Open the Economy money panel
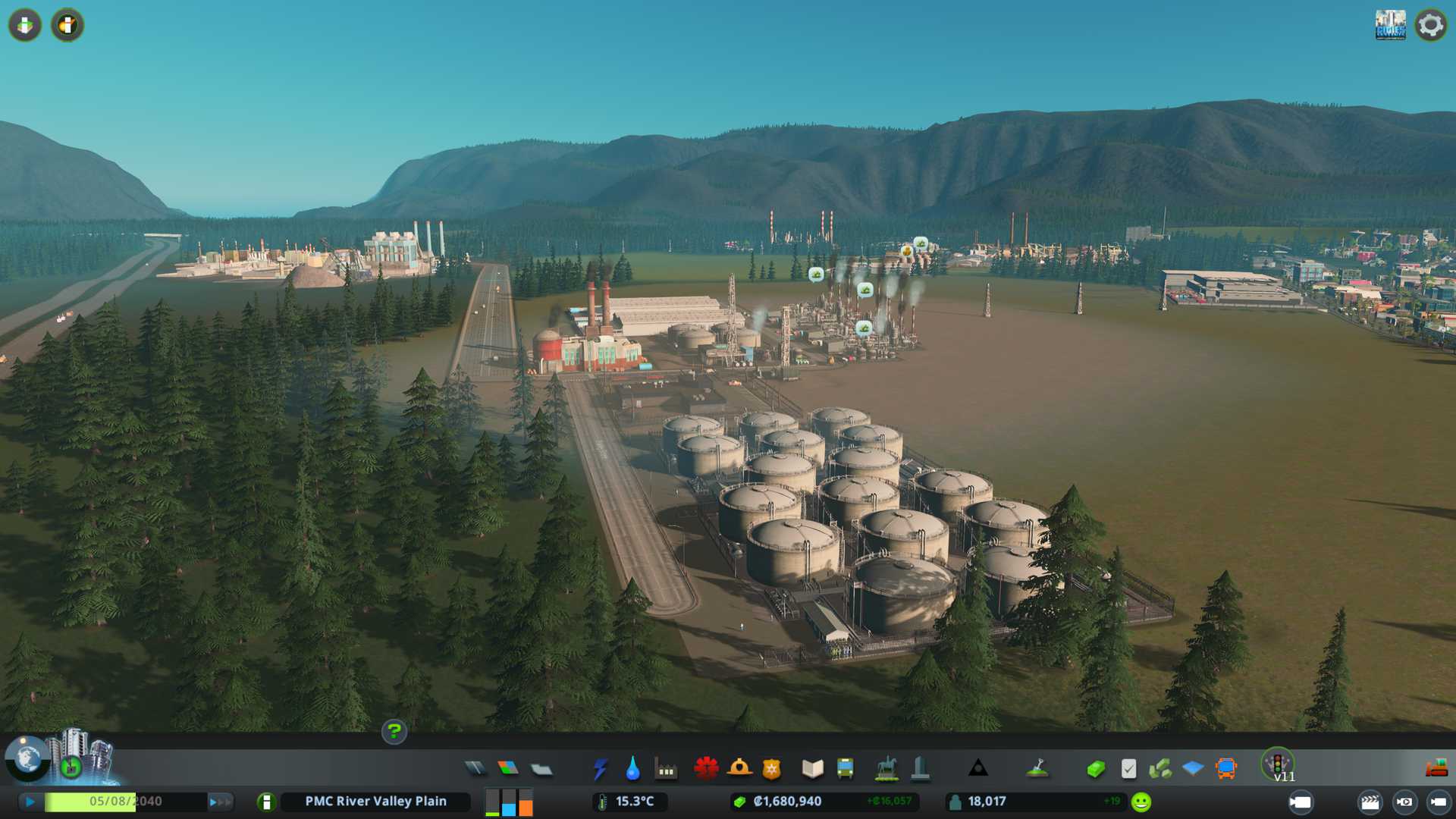 (1095, 769)
